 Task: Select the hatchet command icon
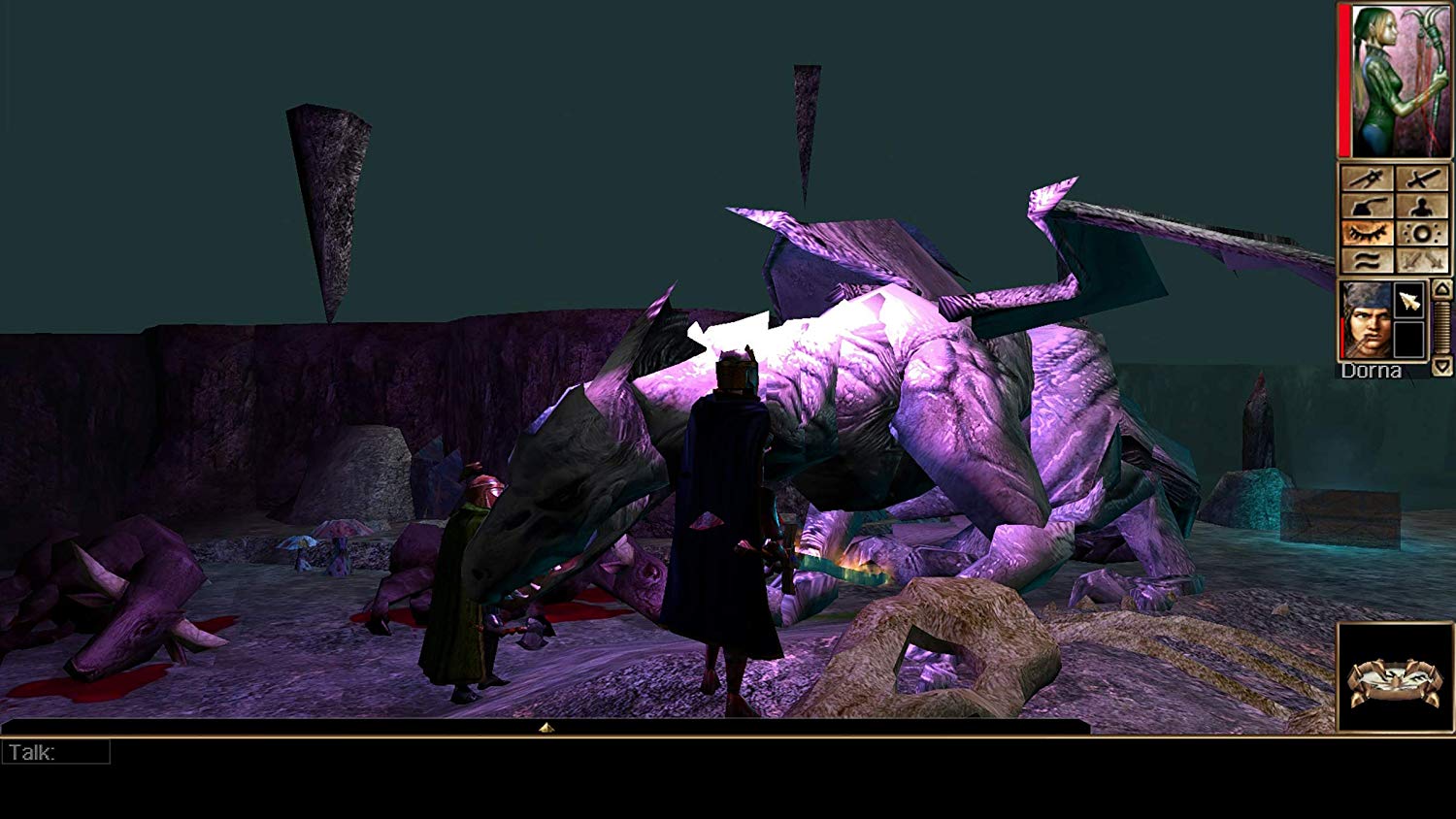tap(1367, 206)
